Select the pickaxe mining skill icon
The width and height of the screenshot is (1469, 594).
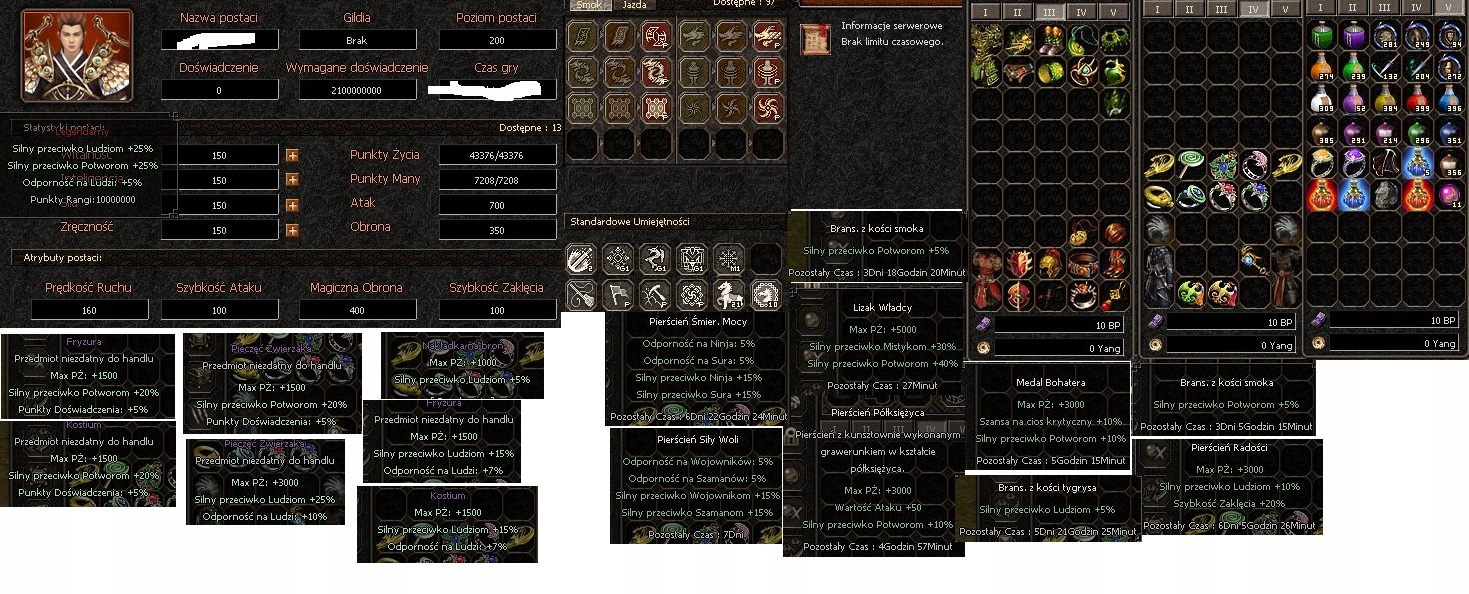(655, 294)
